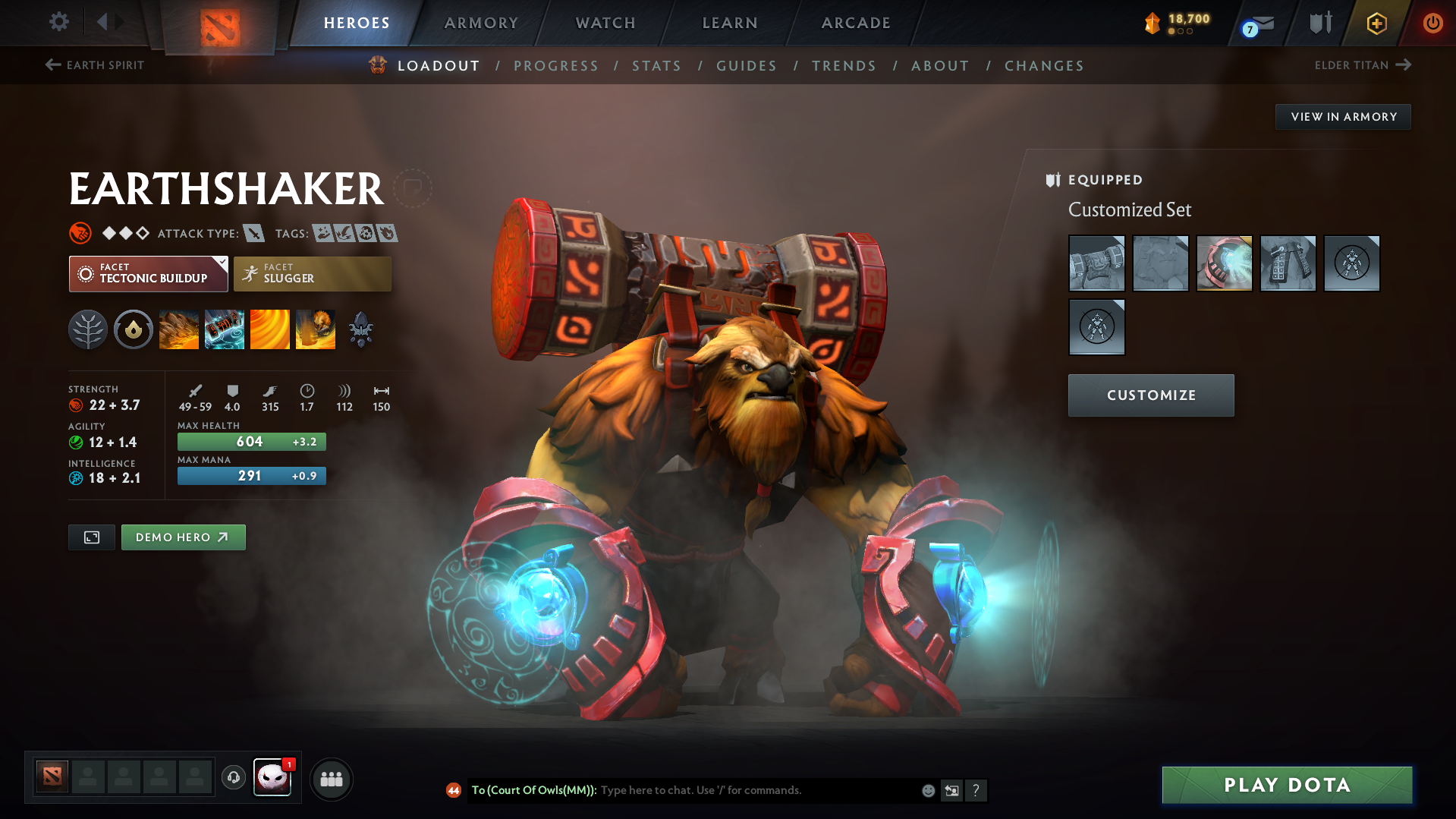Click the Dota Plus hexagon icon
Screen dimensions: 1456x819
[x=1376, y=23]
